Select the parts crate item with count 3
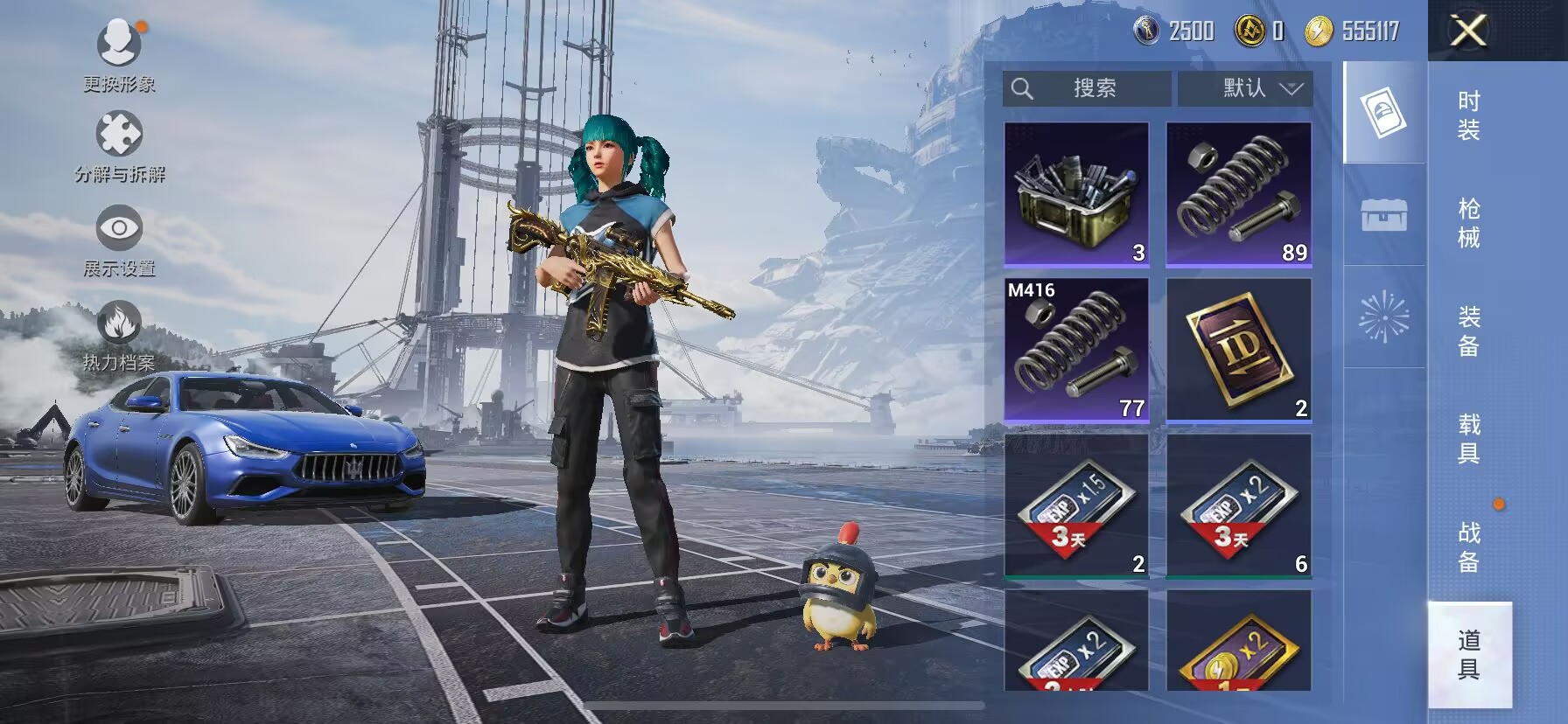The width and height of the screenshot is (1568, 724). pos(1076,194)
